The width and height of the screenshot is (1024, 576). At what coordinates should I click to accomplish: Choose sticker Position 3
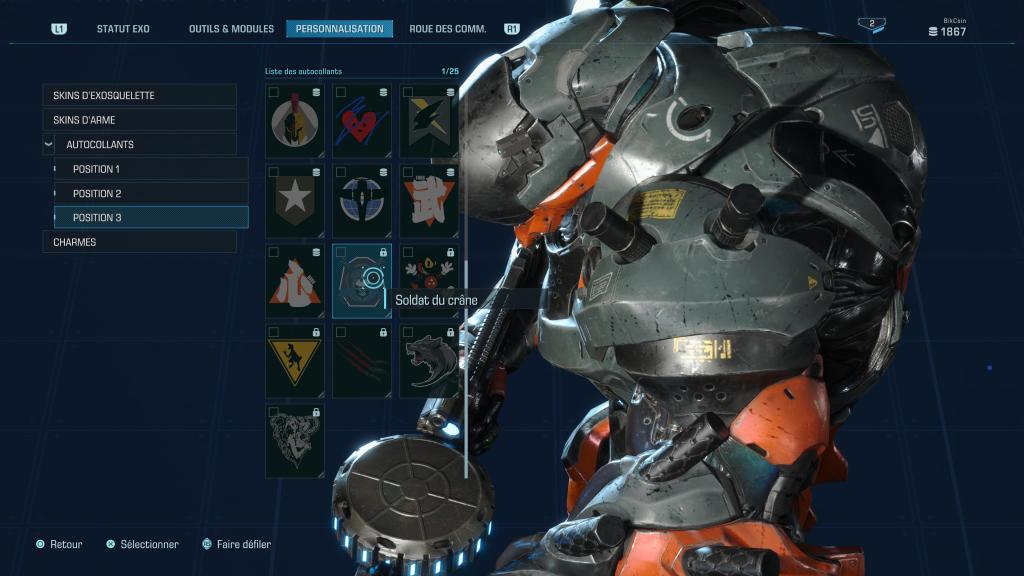click(x=150, y=218)
